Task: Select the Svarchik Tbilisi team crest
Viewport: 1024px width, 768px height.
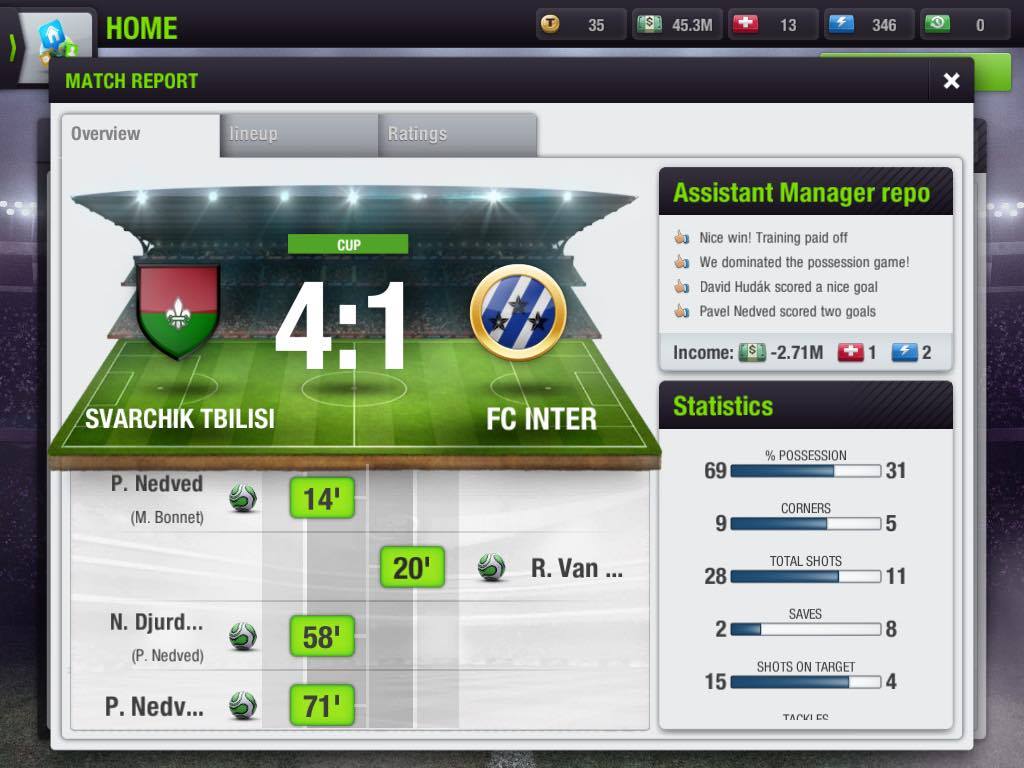Action: coord(179,311)
